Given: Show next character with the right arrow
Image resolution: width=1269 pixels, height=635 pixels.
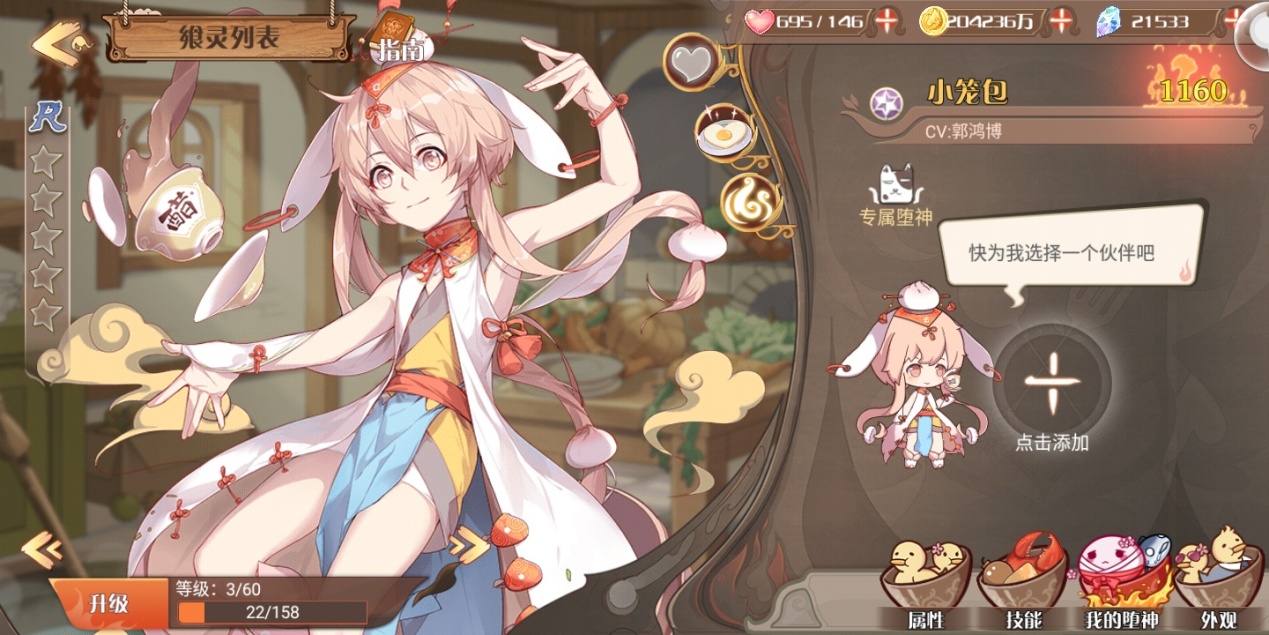Looking at the screenshot, I should [467, 545].
